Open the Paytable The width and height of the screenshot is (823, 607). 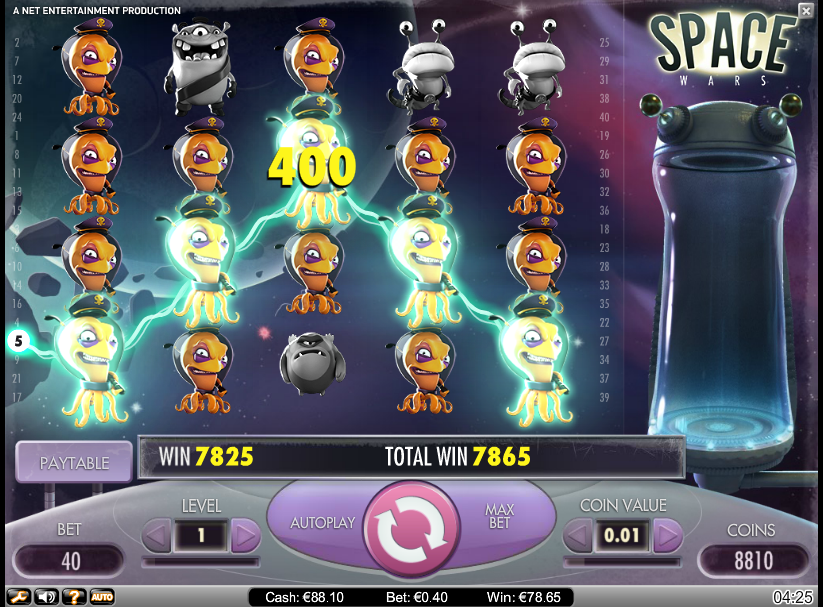pos(74,463)
